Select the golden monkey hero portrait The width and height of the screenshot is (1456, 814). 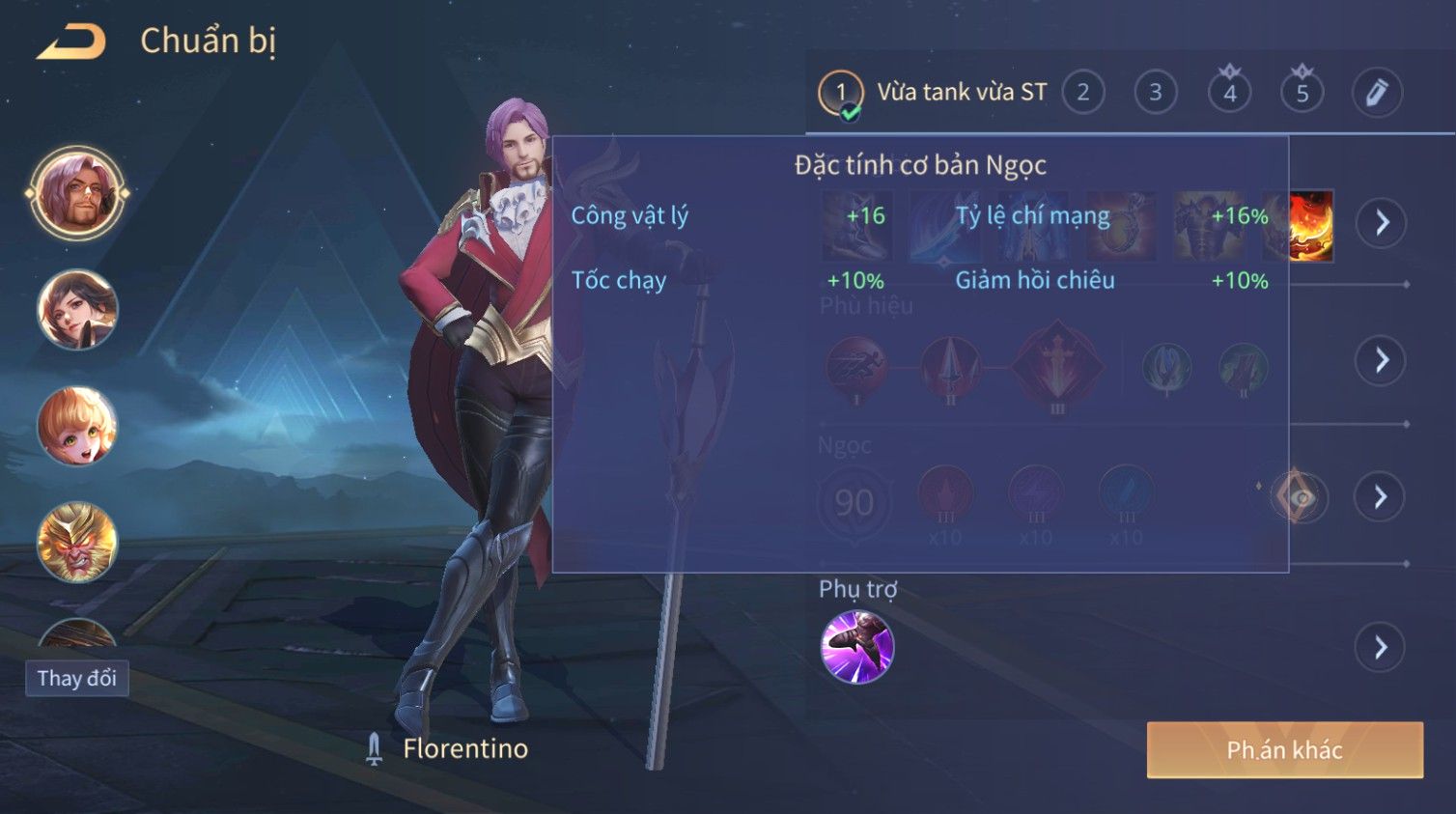[x=77, y=542]
